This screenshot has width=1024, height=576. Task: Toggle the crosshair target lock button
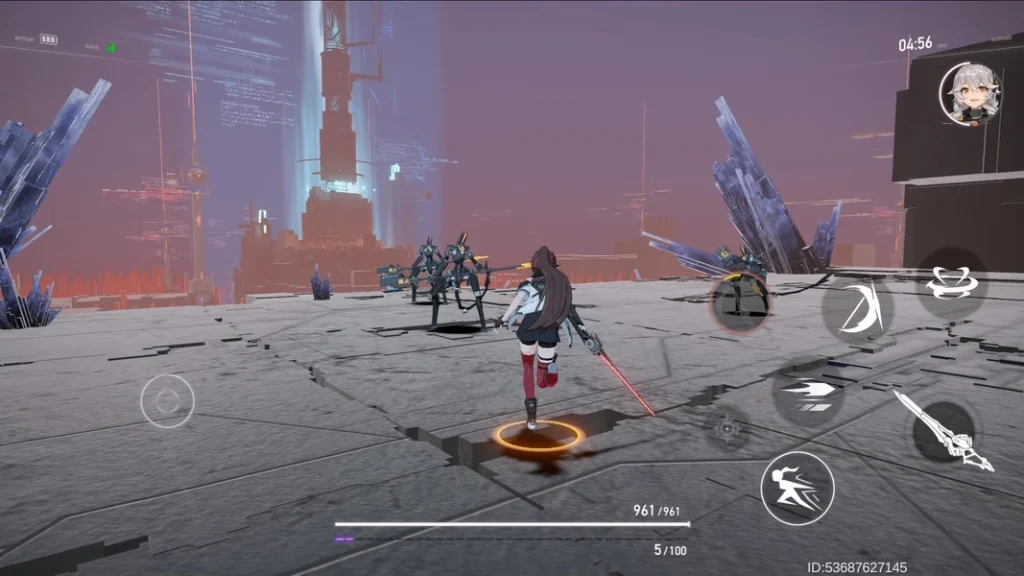[727, 429]
